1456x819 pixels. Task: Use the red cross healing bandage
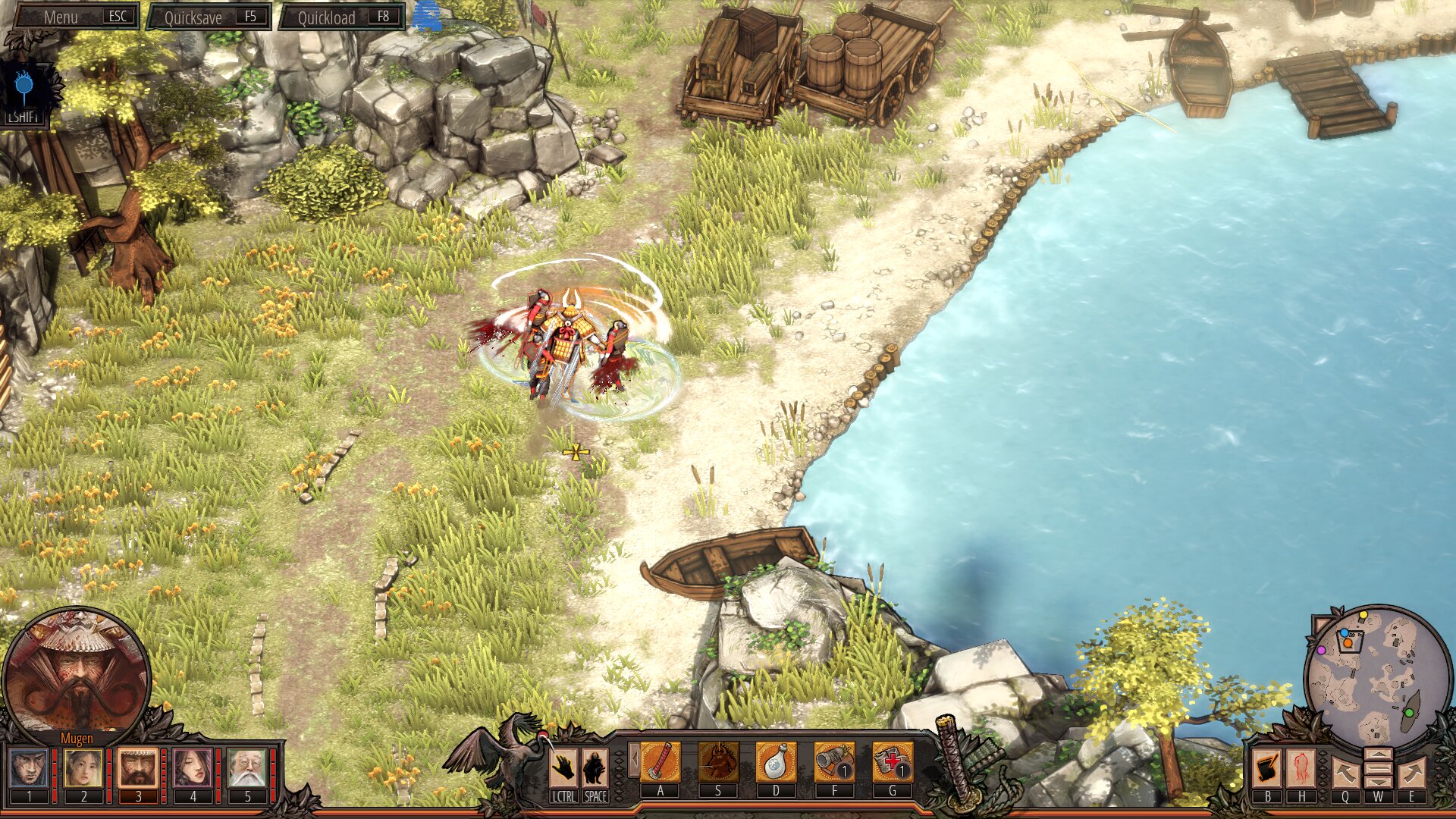point(893,762)
